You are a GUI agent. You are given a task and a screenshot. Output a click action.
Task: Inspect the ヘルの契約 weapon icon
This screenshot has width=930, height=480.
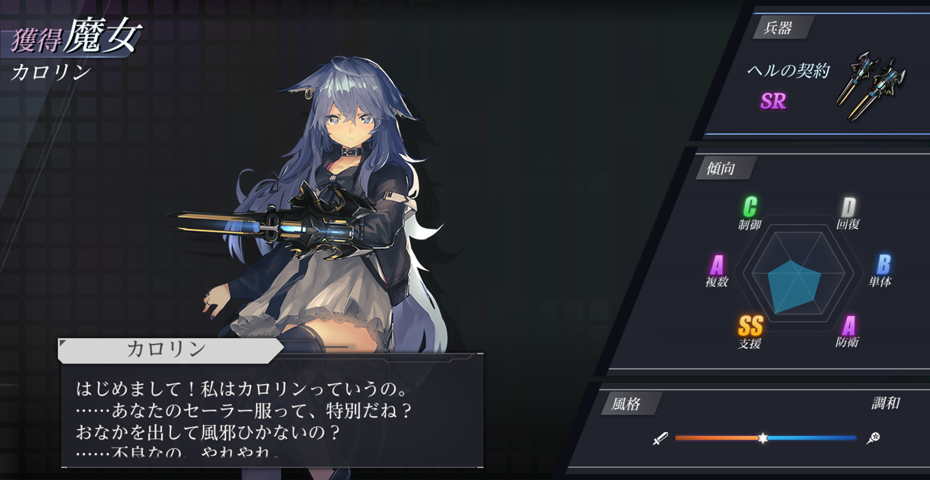point(875,84)
